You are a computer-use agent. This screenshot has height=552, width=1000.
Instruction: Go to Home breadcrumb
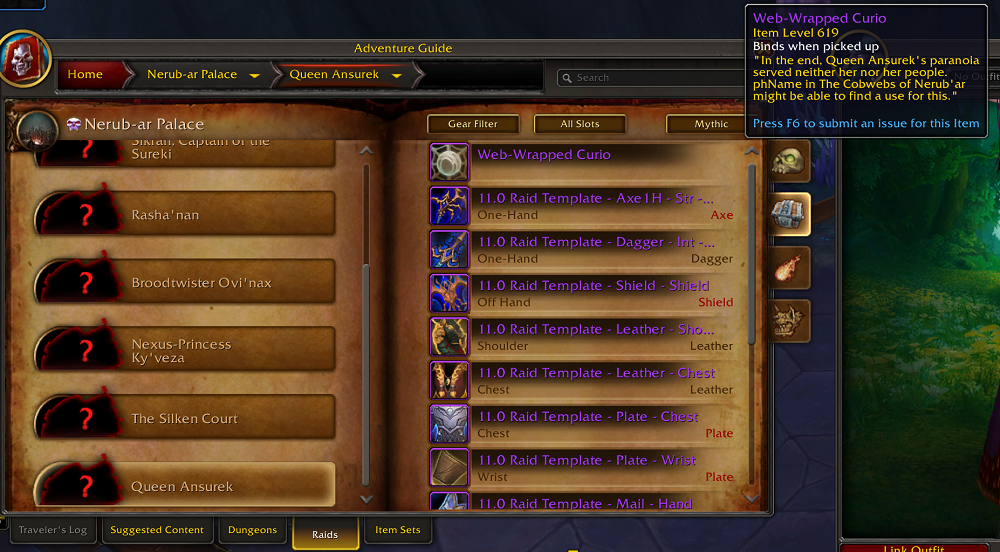pos(85,75)
